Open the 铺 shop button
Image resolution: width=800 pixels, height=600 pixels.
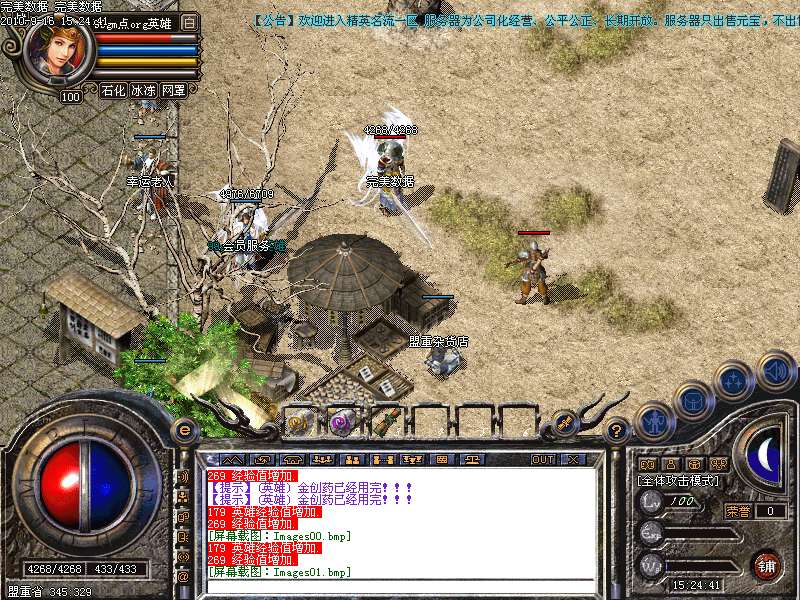766,565
